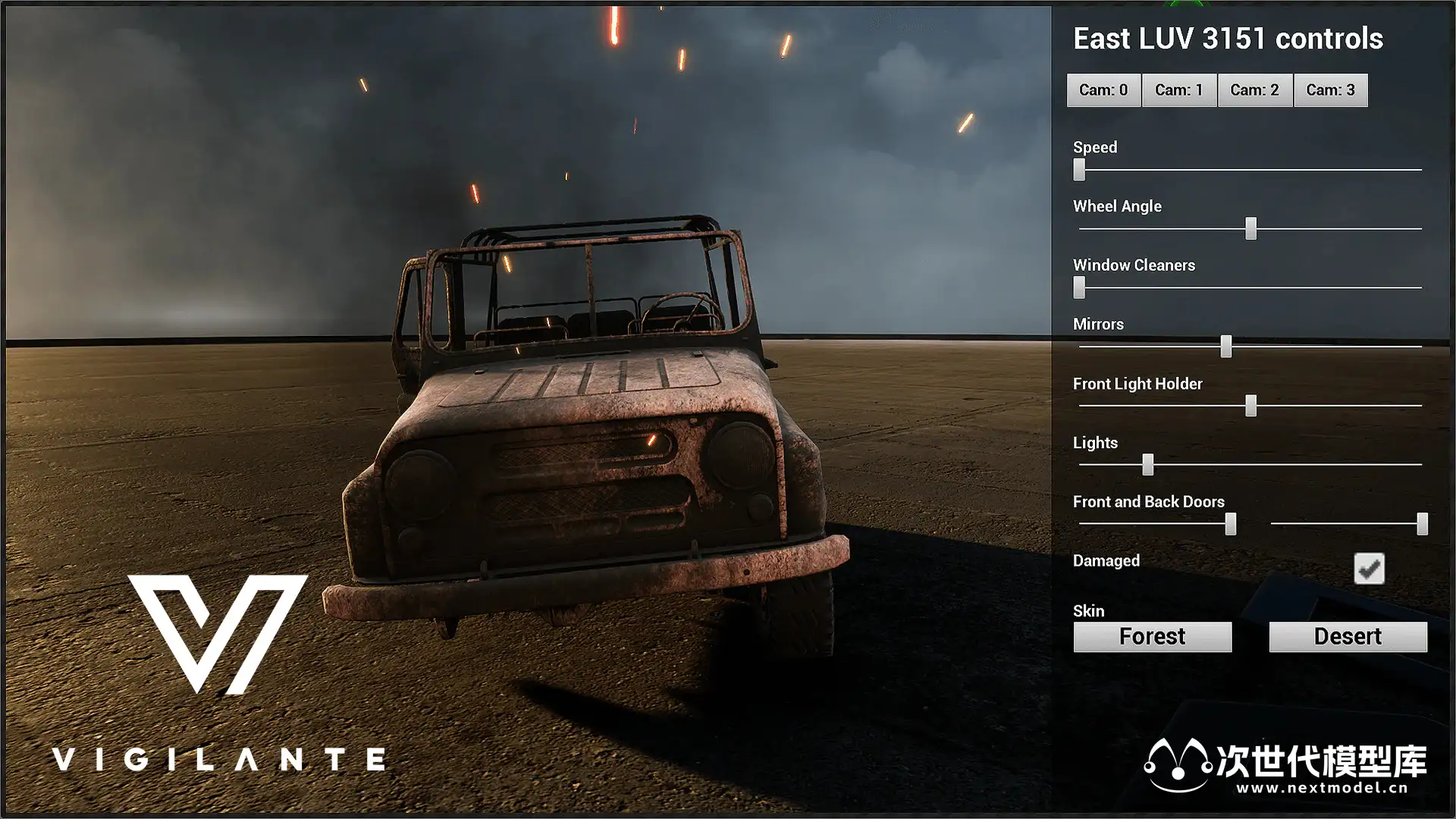Click the Wheel Angle slider handle
The width and height of the screenshot is (1456, 819).
pos(1250,228)
